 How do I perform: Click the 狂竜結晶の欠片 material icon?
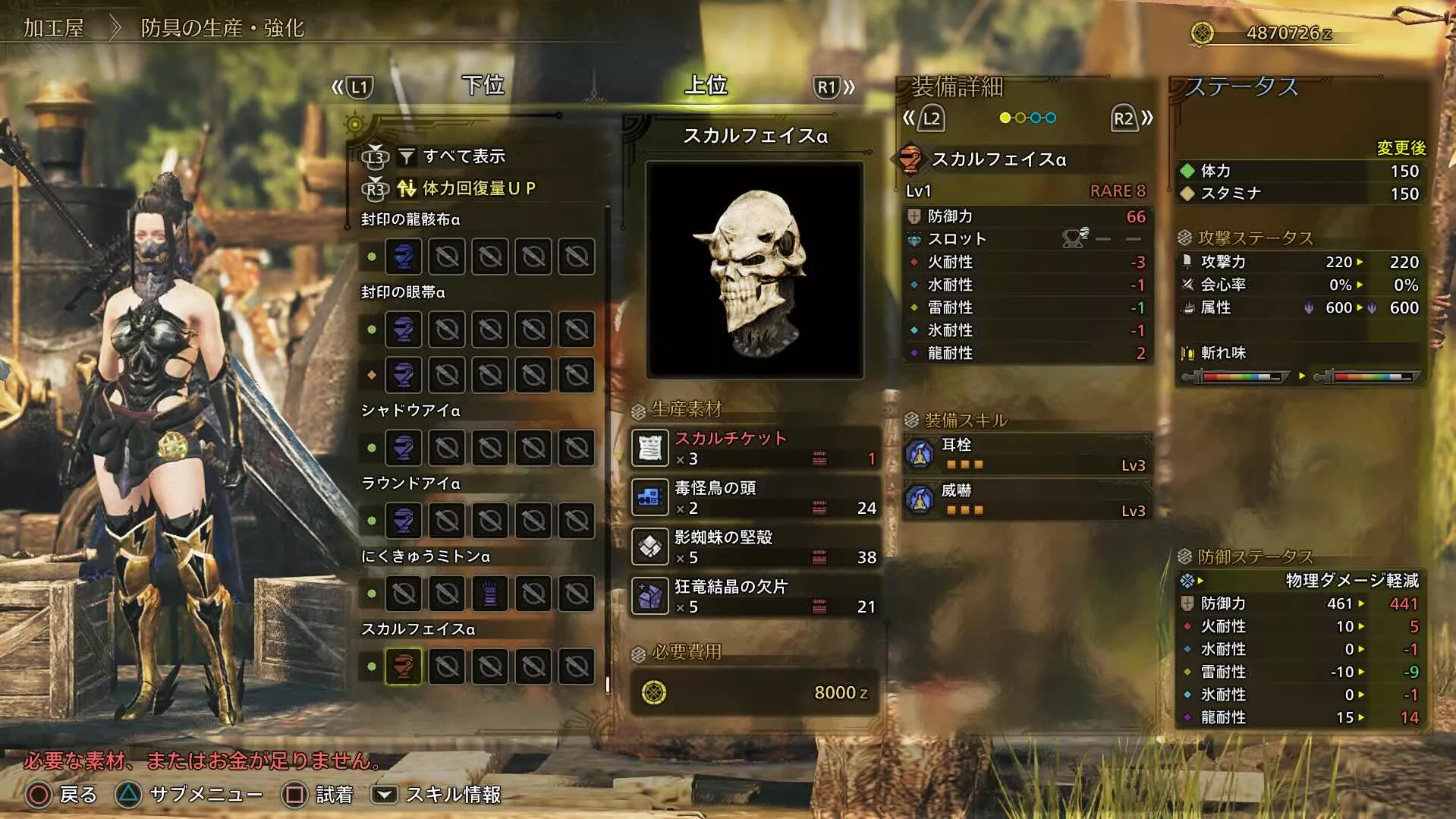651,597
